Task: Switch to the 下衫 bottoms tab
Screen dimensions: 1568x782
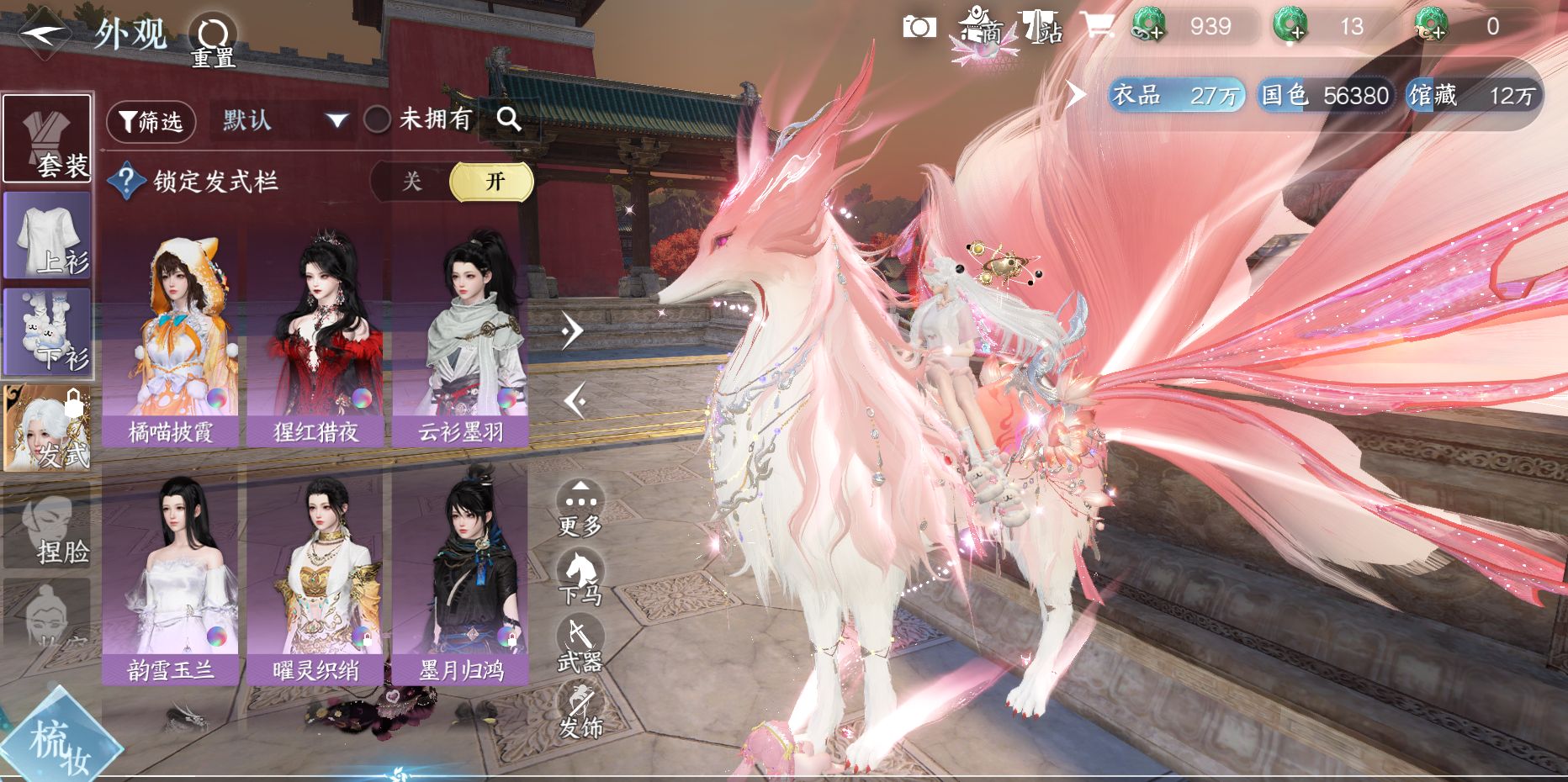Action: pyautogui.click(x=48, y=332)
